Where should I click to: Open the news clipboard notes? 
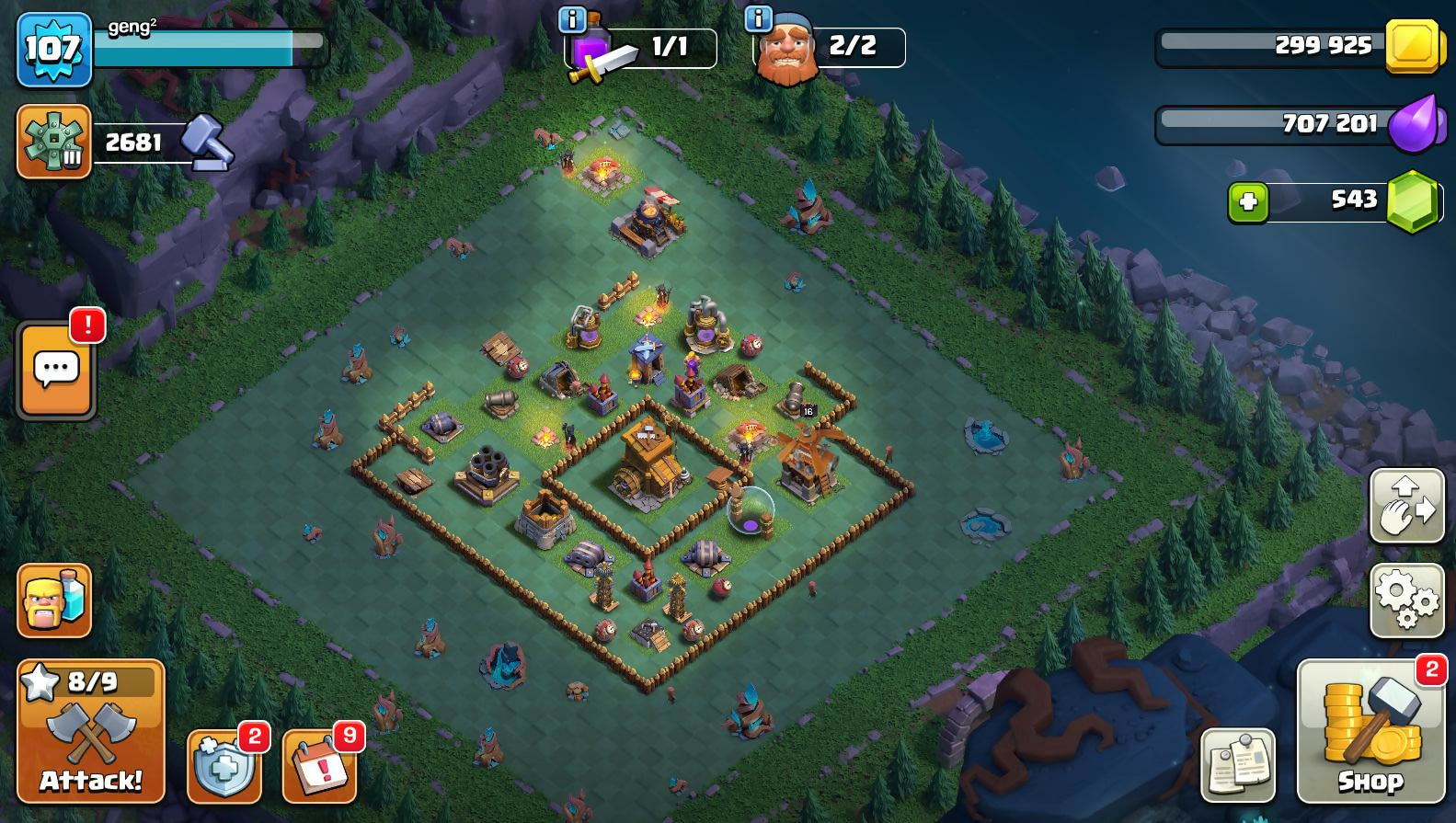point(1238,765)
